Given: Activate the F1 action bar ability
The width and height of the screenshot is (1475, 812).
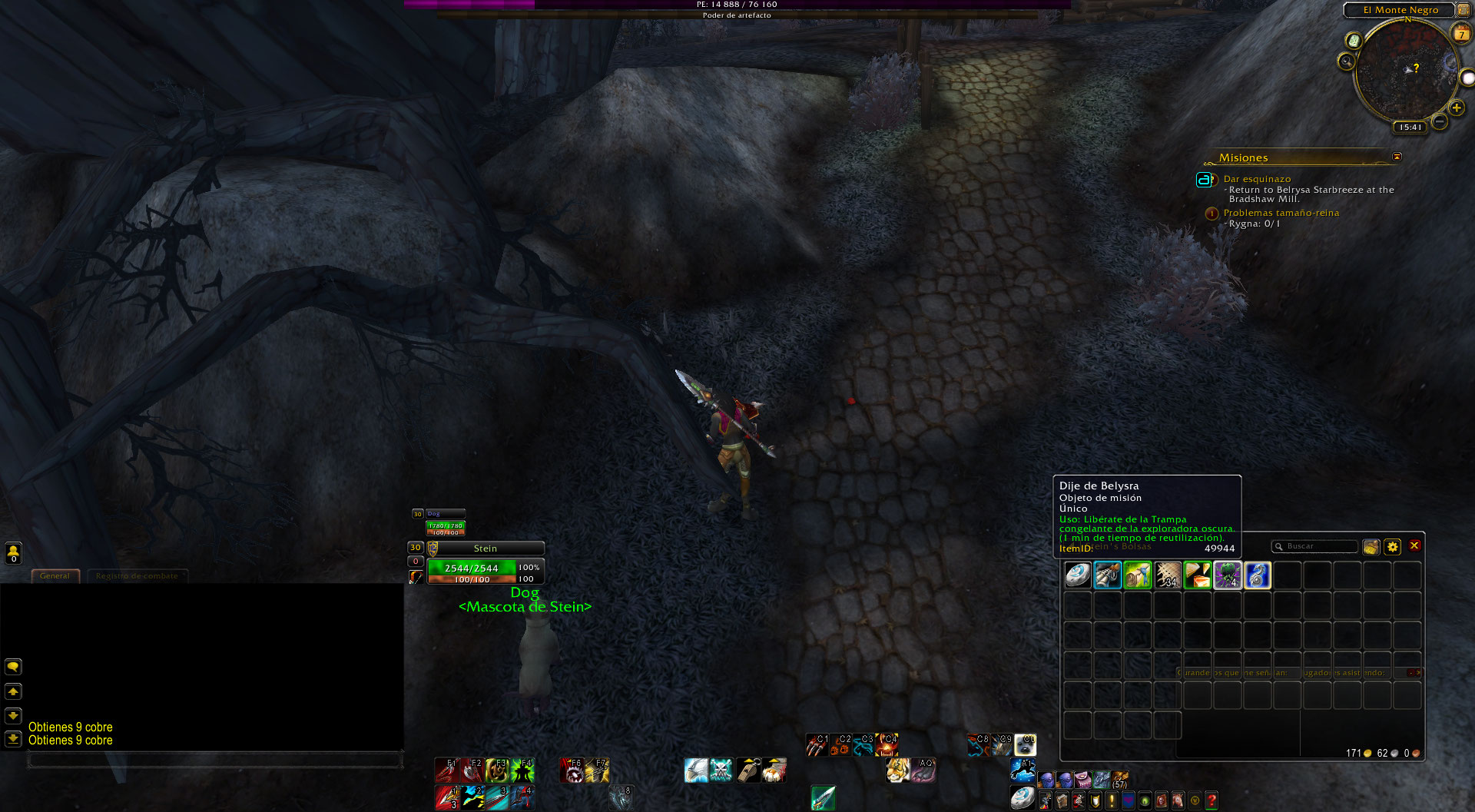Looking at the screenshot, I should pyautogui.click(x=446, y=770).
